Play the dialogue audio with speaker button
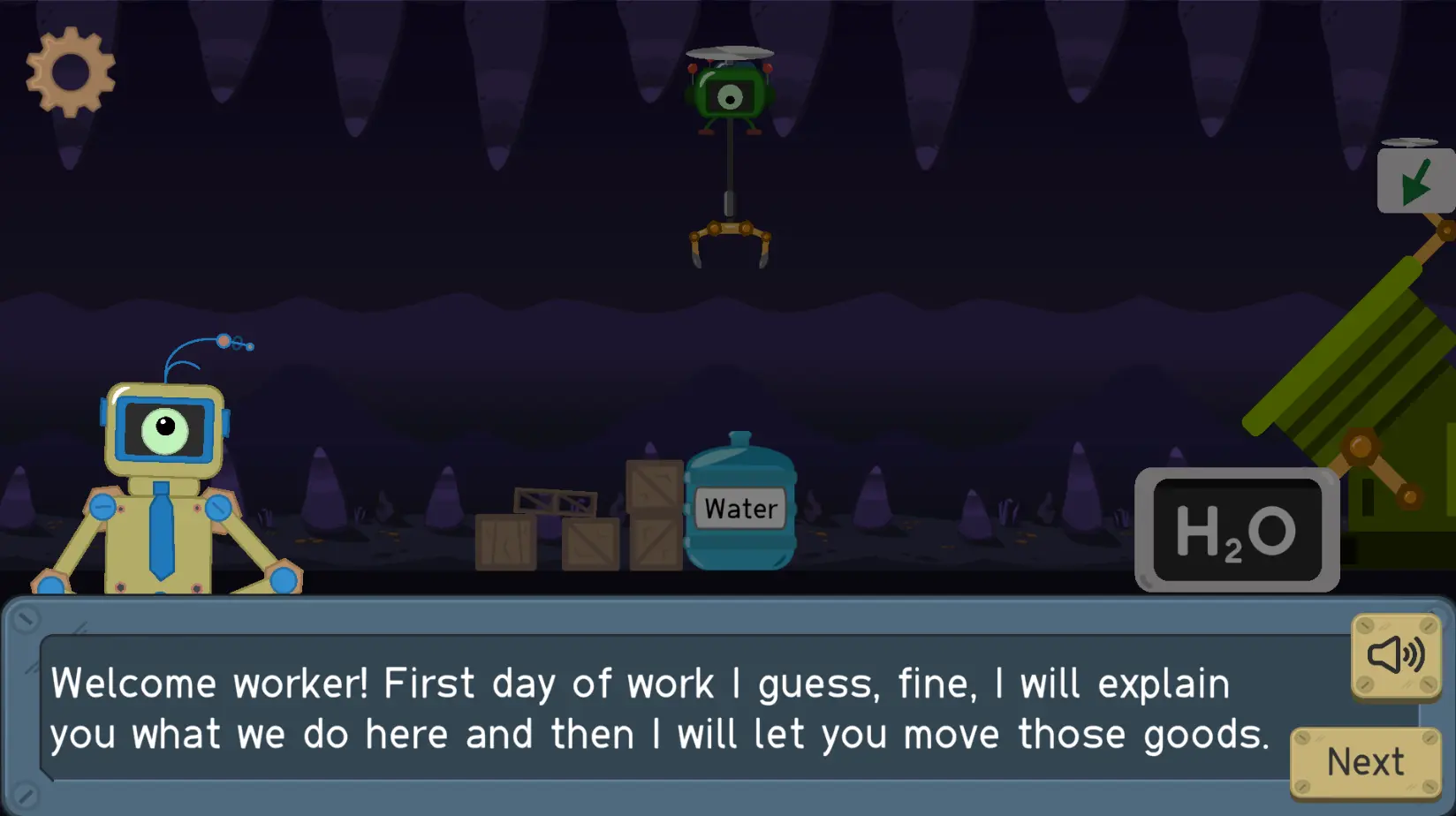The height and width of the screenshot is (816, 1456). (x=1396, y=656)
